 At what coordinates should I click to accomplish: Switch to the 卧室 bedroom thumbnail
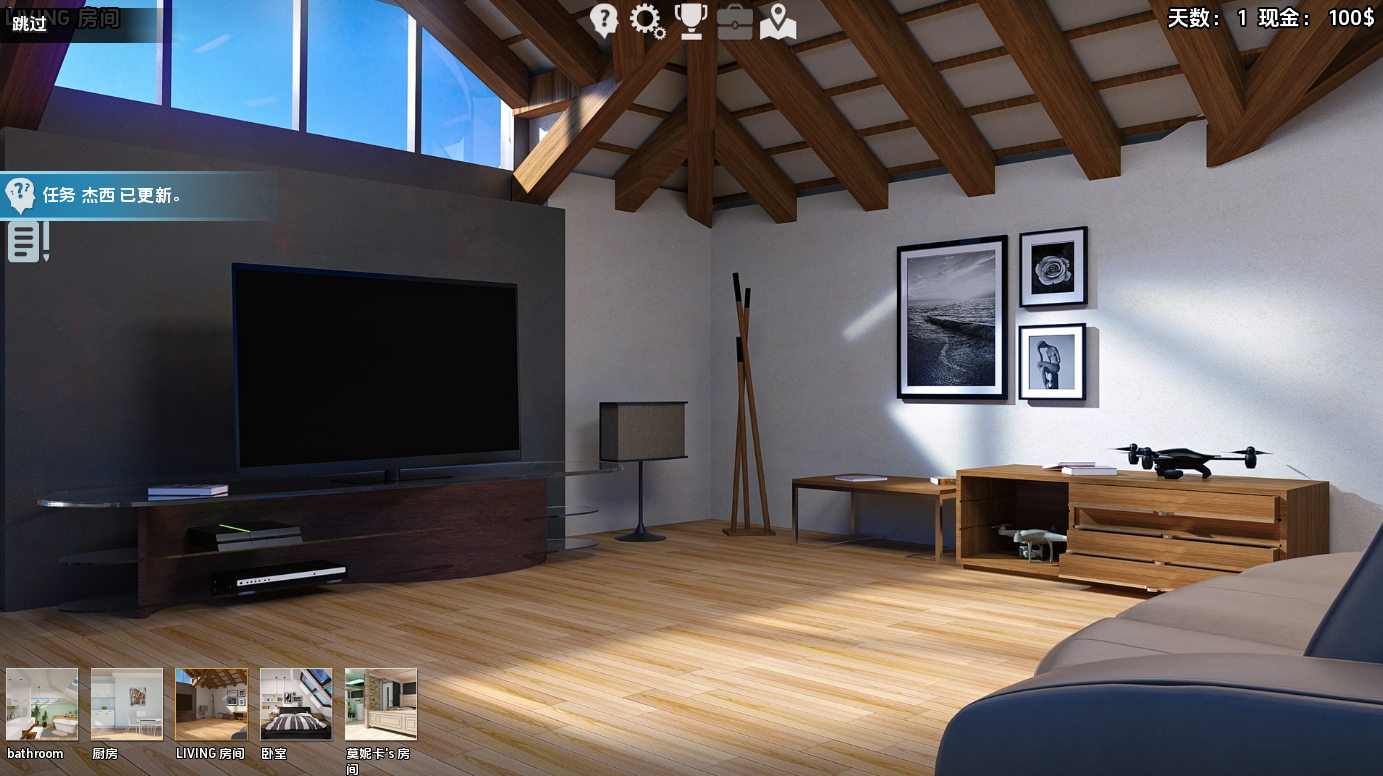[x=296, y=704]
